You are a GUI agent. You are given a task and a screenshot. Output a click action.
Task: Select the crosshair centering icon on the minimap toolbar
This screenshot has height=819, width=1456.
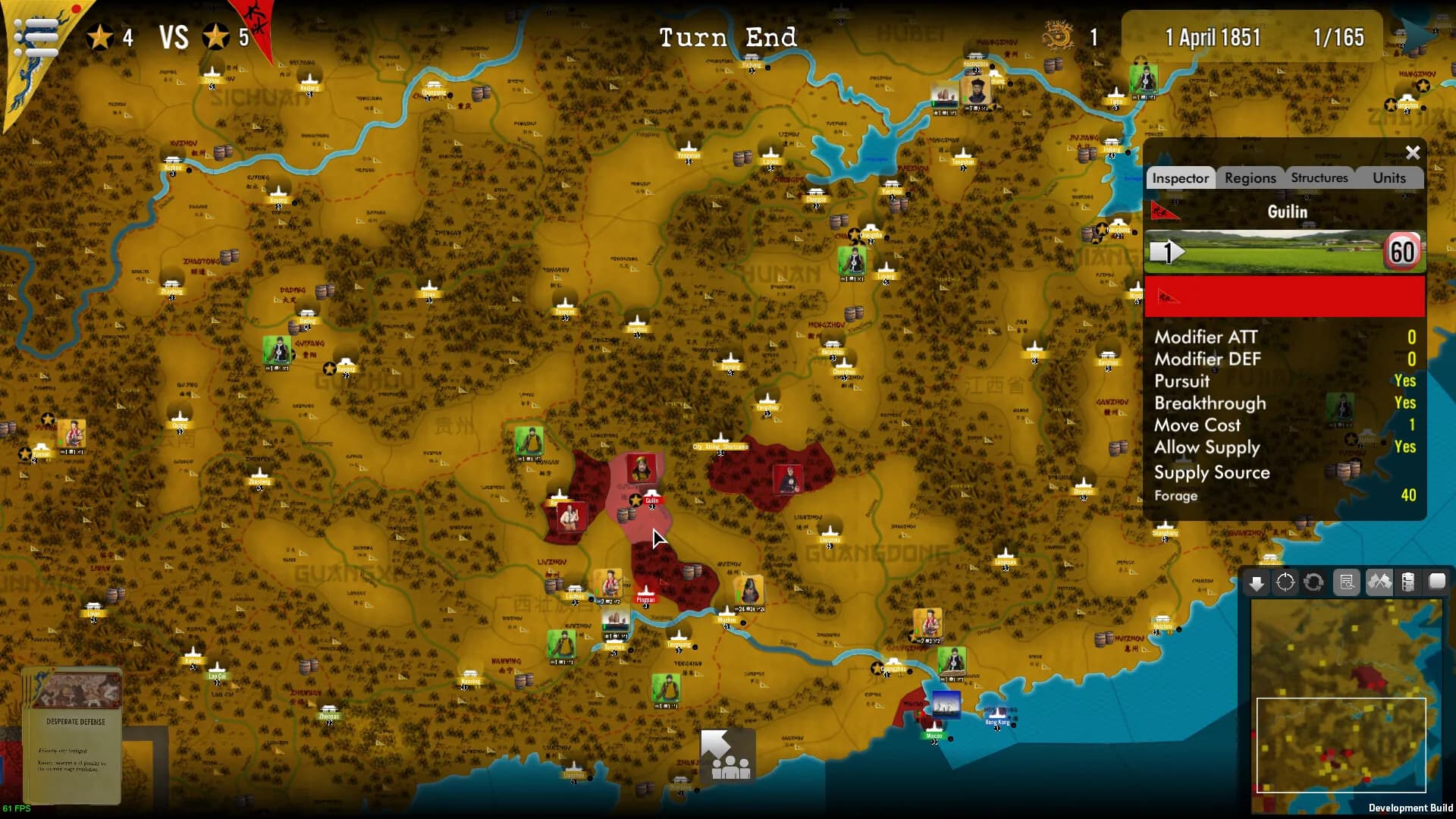1285,584
